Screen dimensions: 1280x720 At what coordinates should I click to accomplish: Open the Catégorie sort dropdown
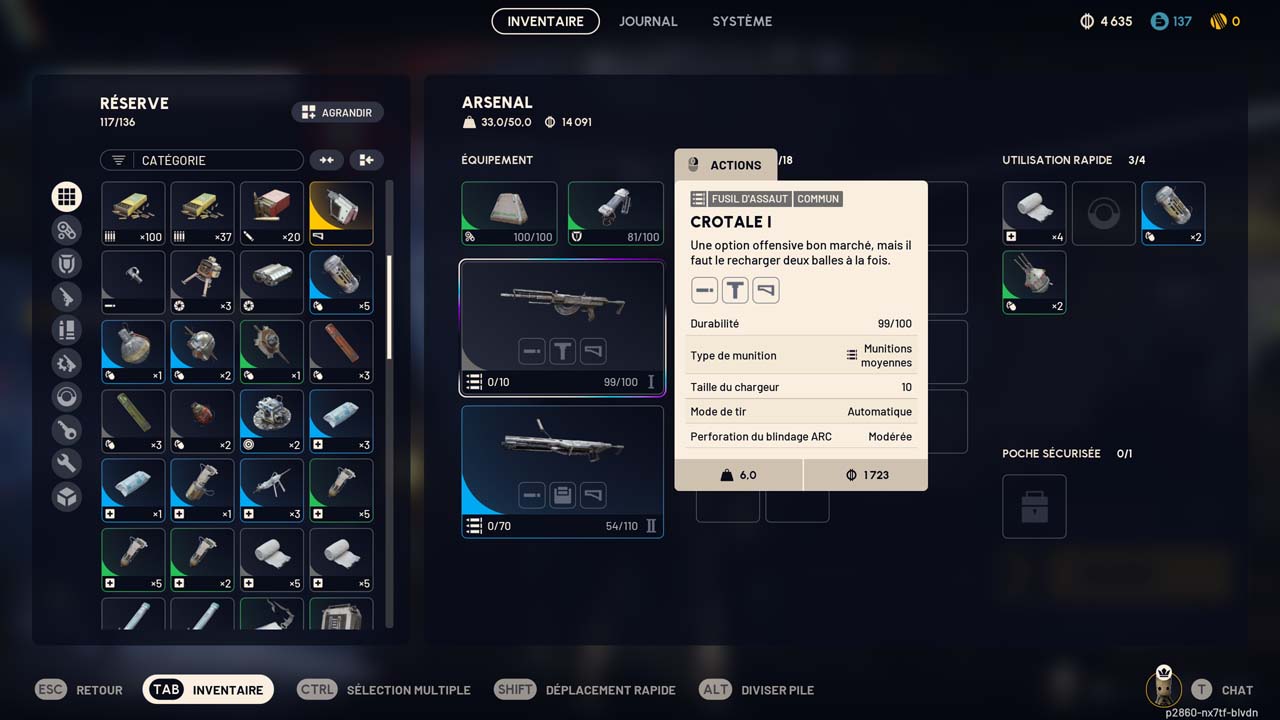[201, 160]
